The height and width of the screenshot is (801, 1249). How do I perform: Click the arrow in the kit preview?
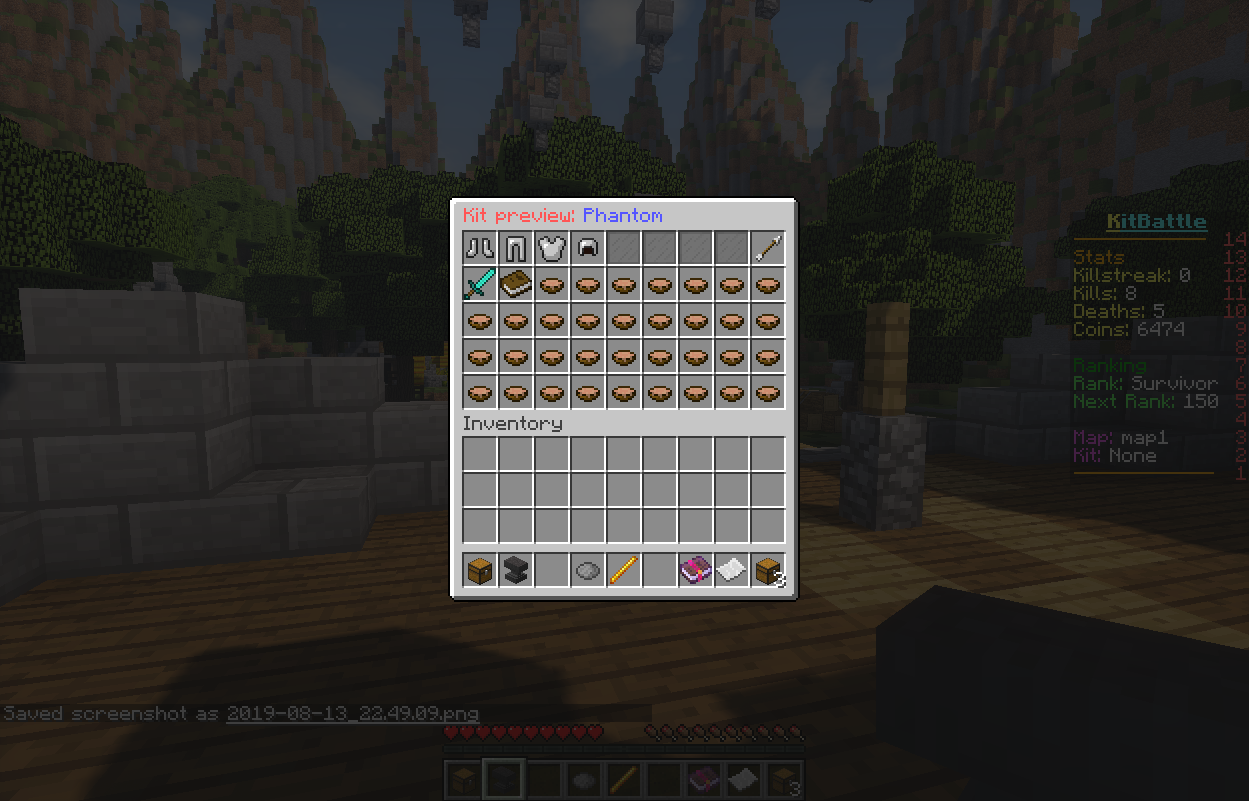[768, 249]
